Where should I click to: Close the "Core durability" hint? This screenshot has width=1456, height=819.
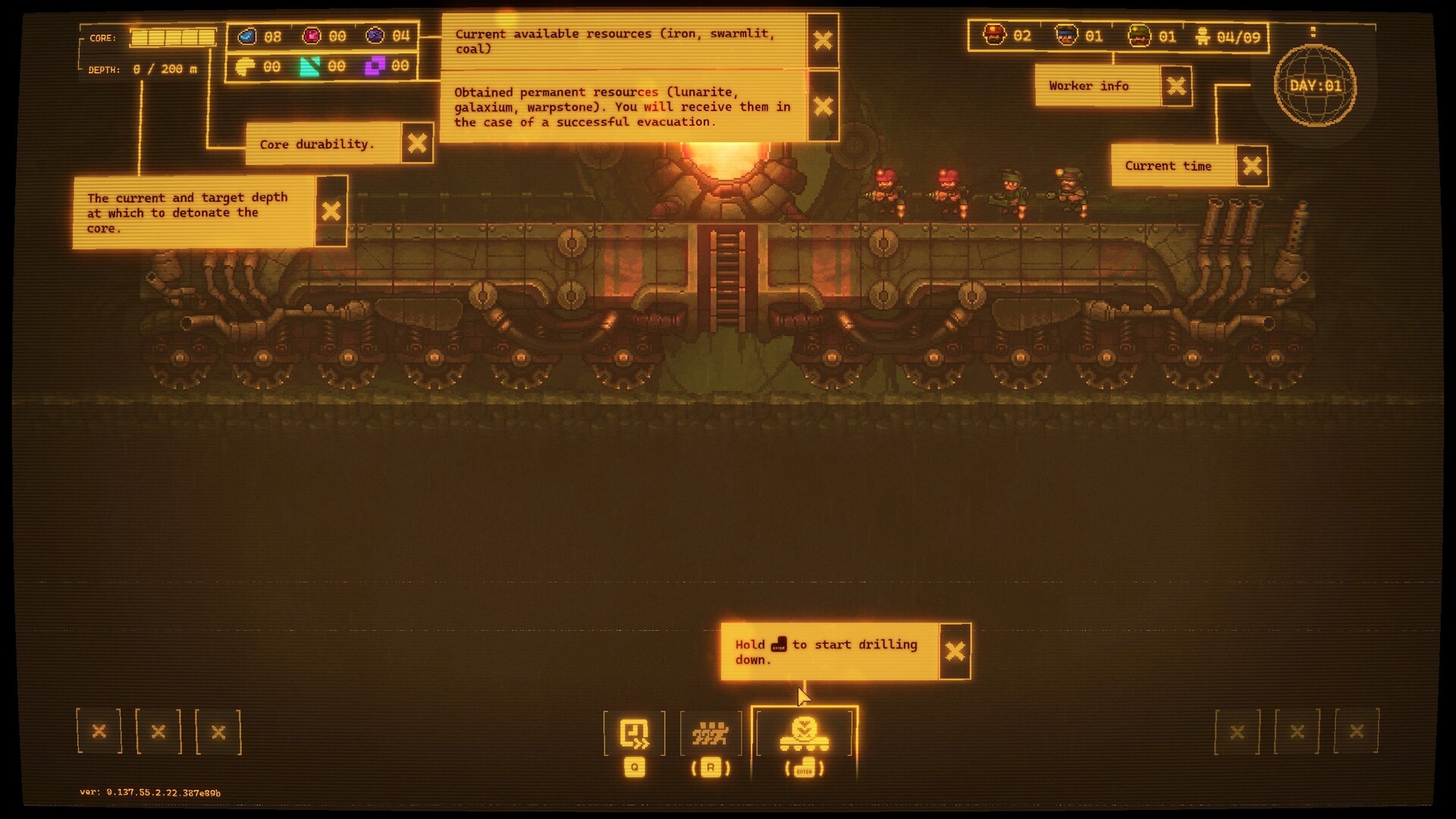tap(417, 143)
